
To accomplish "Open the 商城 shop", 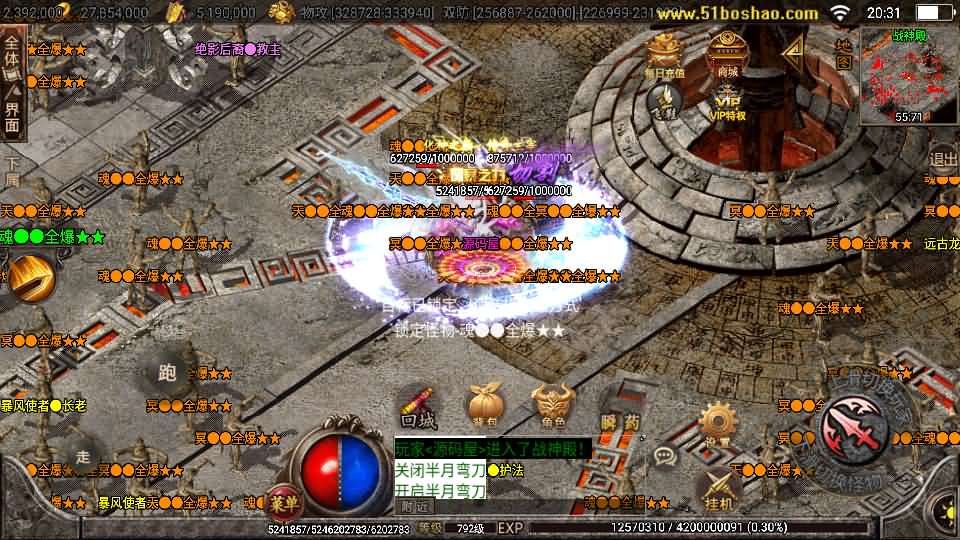I will [x=727, y=53].
